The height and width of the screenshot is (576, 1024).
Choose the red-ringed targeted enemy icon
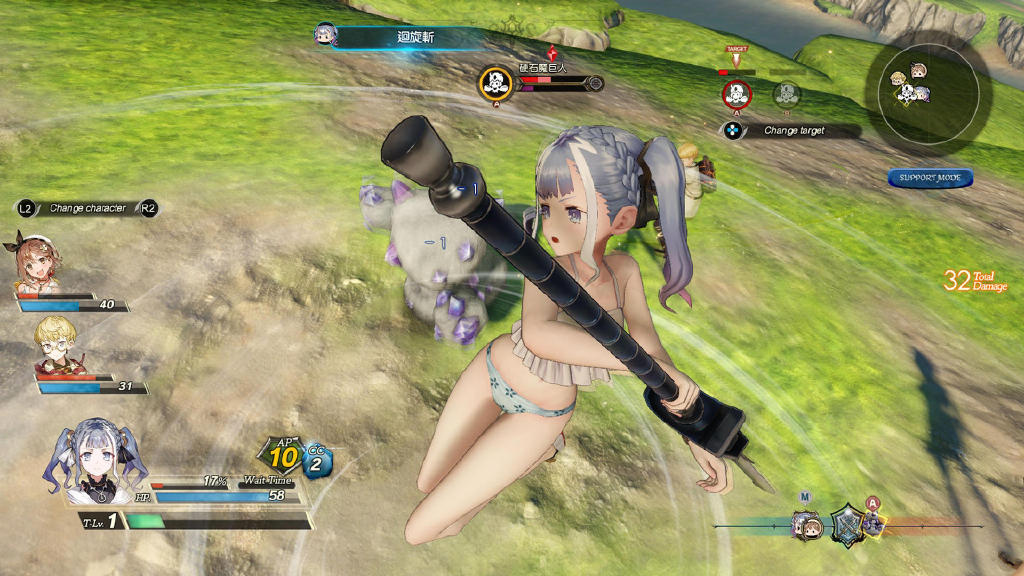(x=737, y=95)
